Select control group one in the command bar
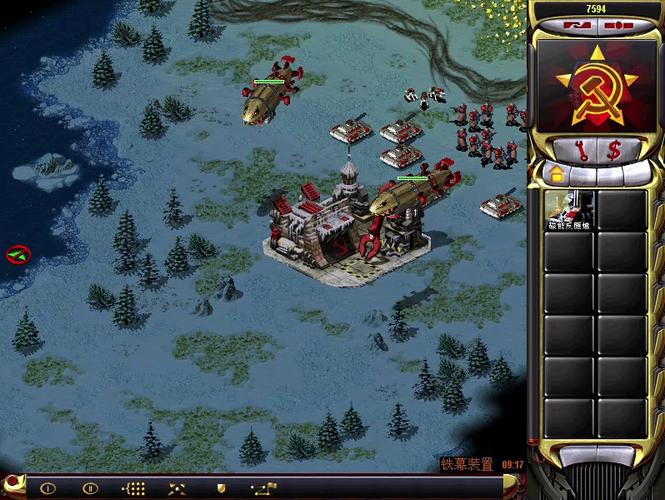This screenshot has height=500, width=665. click(x=47, y=488)
